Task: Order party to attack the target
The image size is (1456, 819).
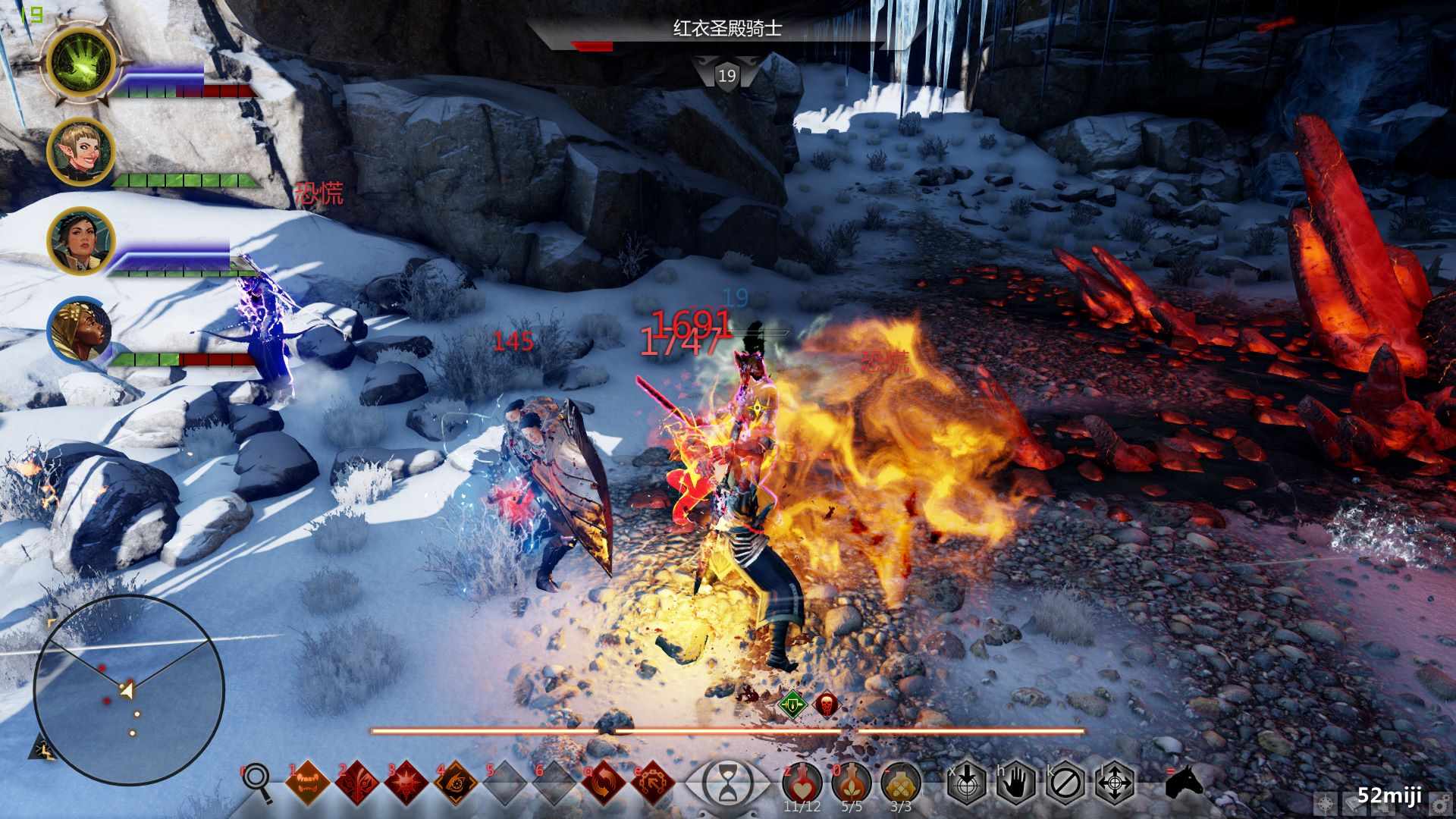Action: click(967, 782)
